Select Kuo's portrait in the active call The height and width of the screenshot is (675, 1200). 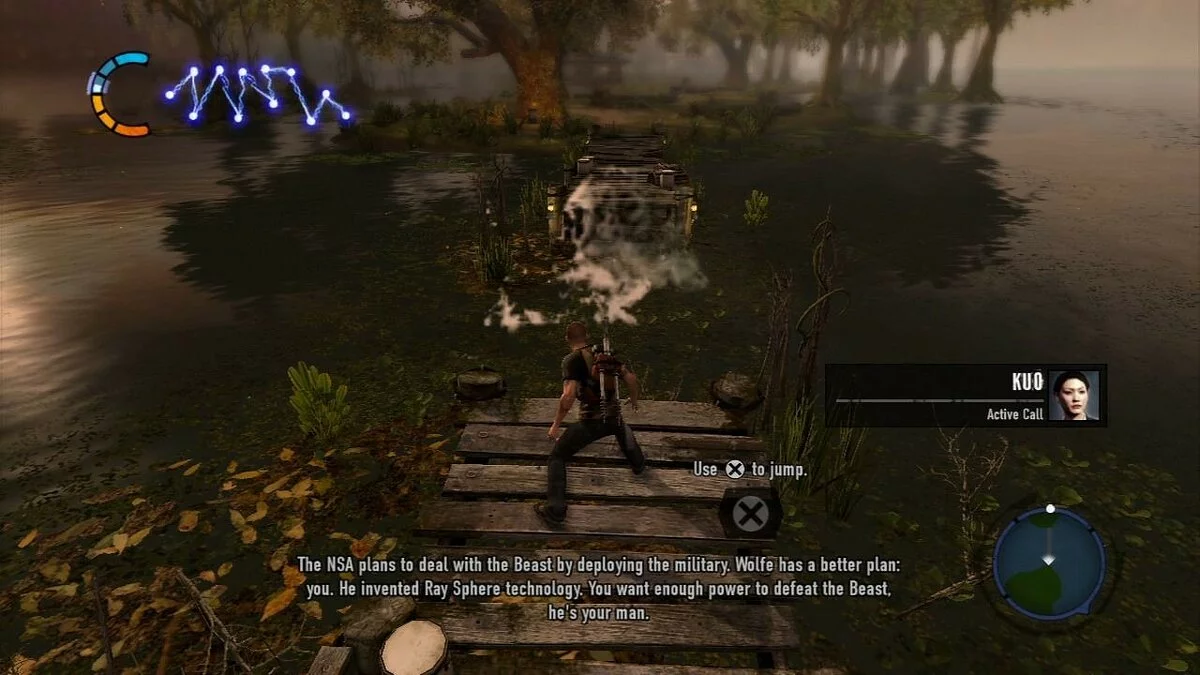point(1074,395)
